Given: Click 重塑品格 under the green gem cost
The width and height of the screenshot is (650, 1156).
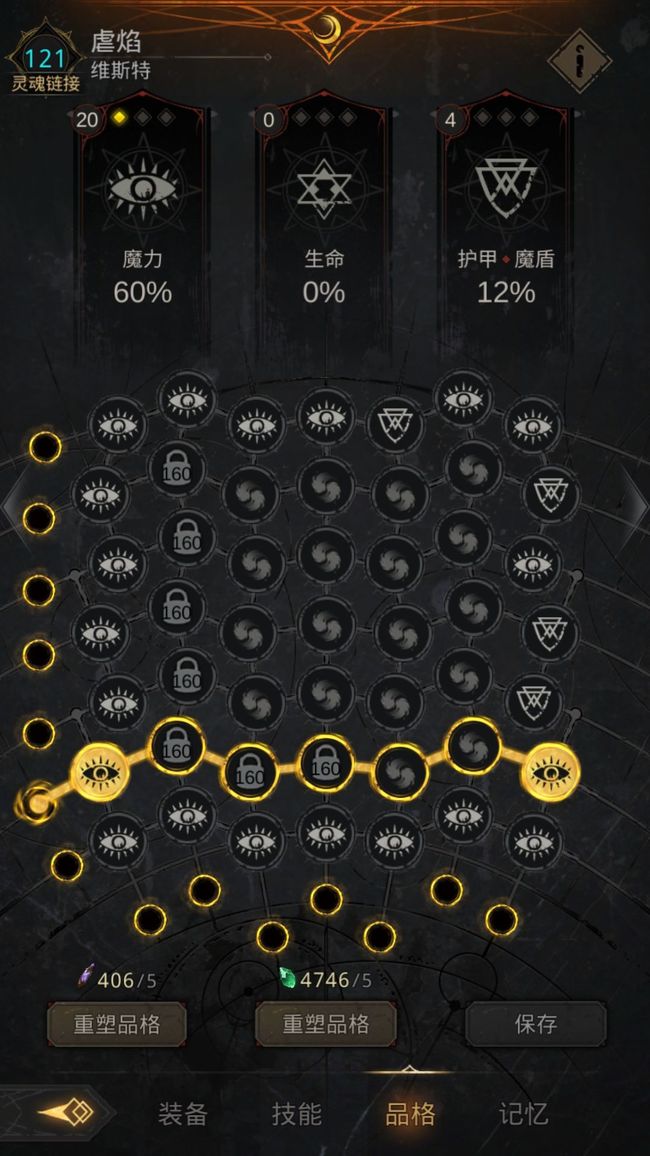Looking at the screenshot, I should [x=326, y=1024].
